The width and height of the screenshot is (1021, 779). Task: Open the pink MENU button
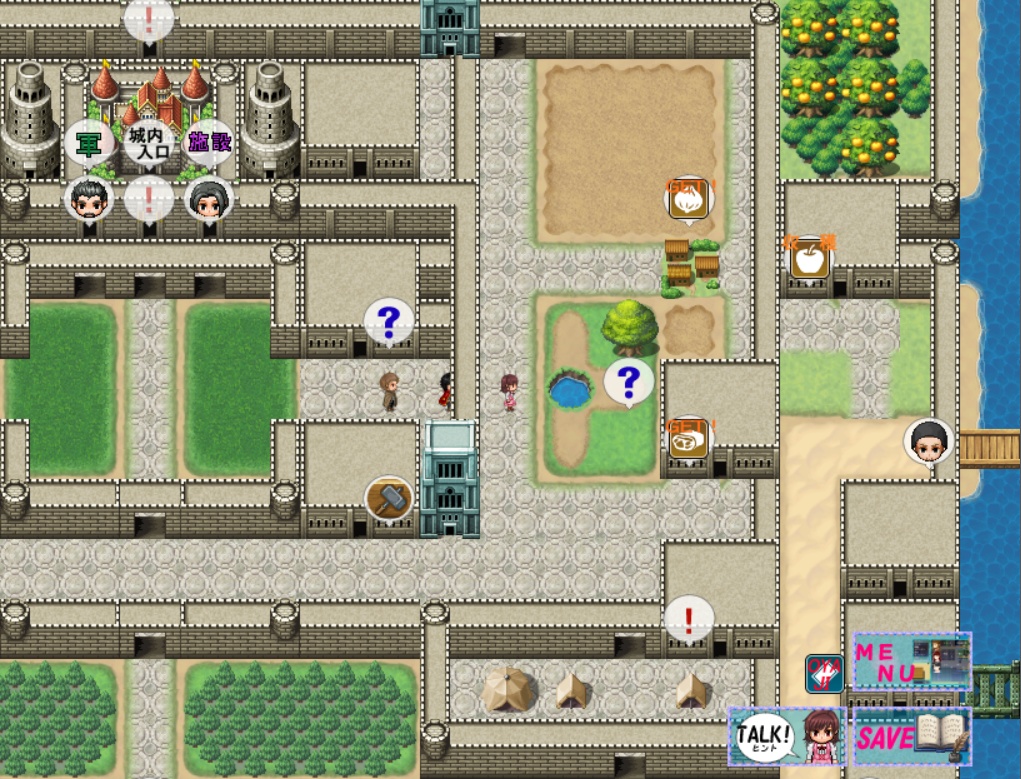[x=911, y=660]
